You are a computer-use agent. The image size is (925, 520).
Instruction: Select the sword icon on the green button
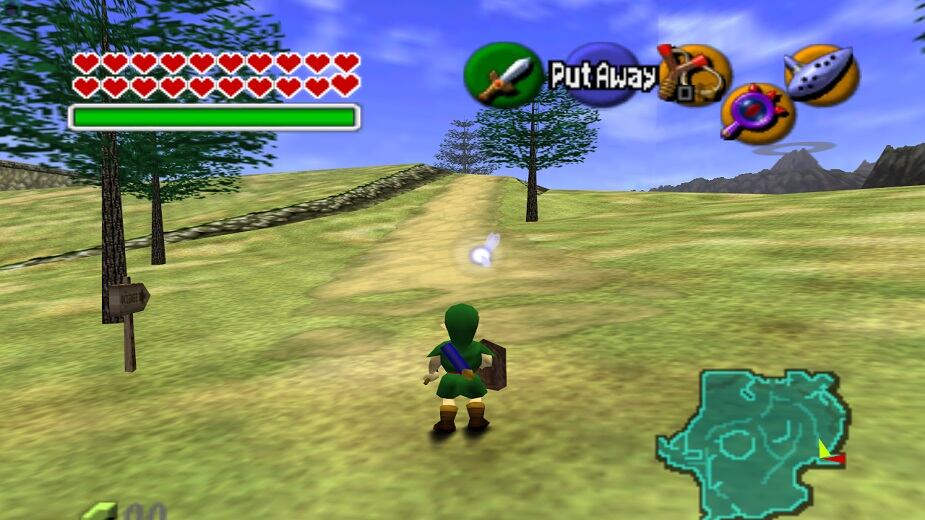point(503,76)
